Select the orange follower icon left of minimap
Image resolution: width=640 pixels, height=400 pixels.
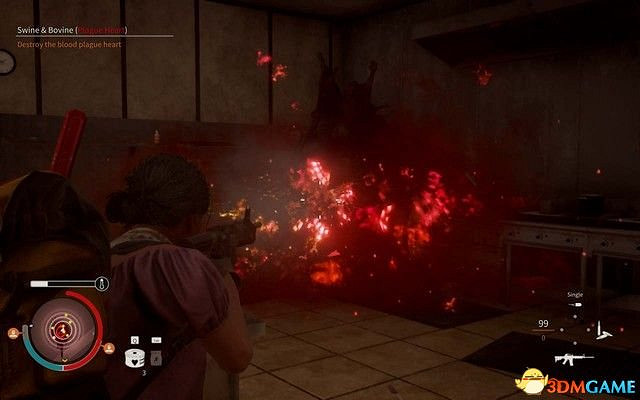click(15, 332)
